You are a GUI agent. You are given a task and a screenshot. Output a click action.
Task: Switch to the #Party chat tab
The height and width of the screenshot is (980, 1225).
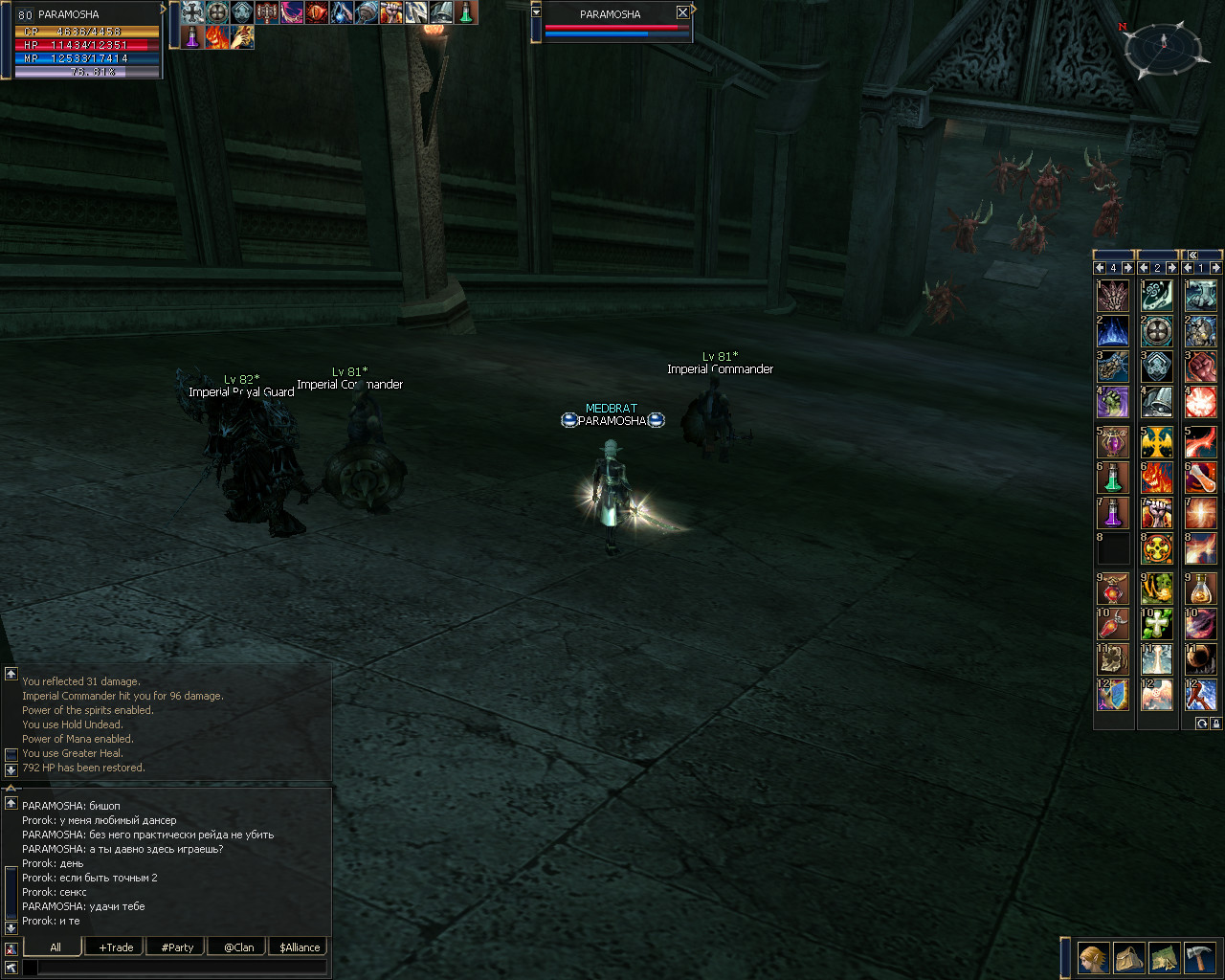click(x=177, y=947)
